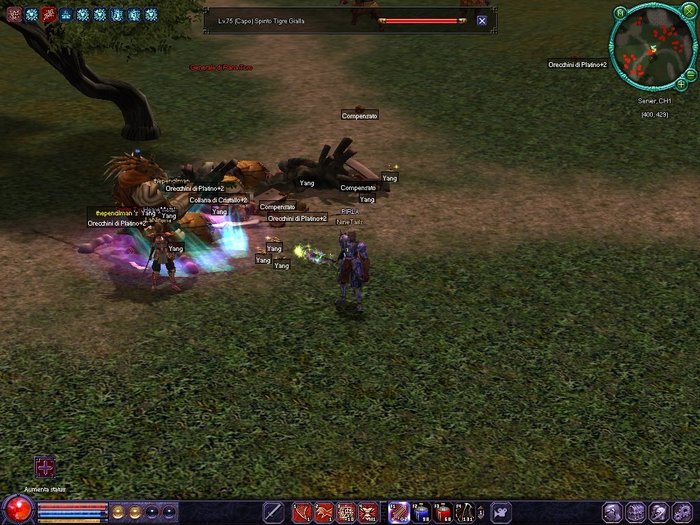The image size is (700, 525).
Task: Open the minimap
Action: tap(652, 49)
